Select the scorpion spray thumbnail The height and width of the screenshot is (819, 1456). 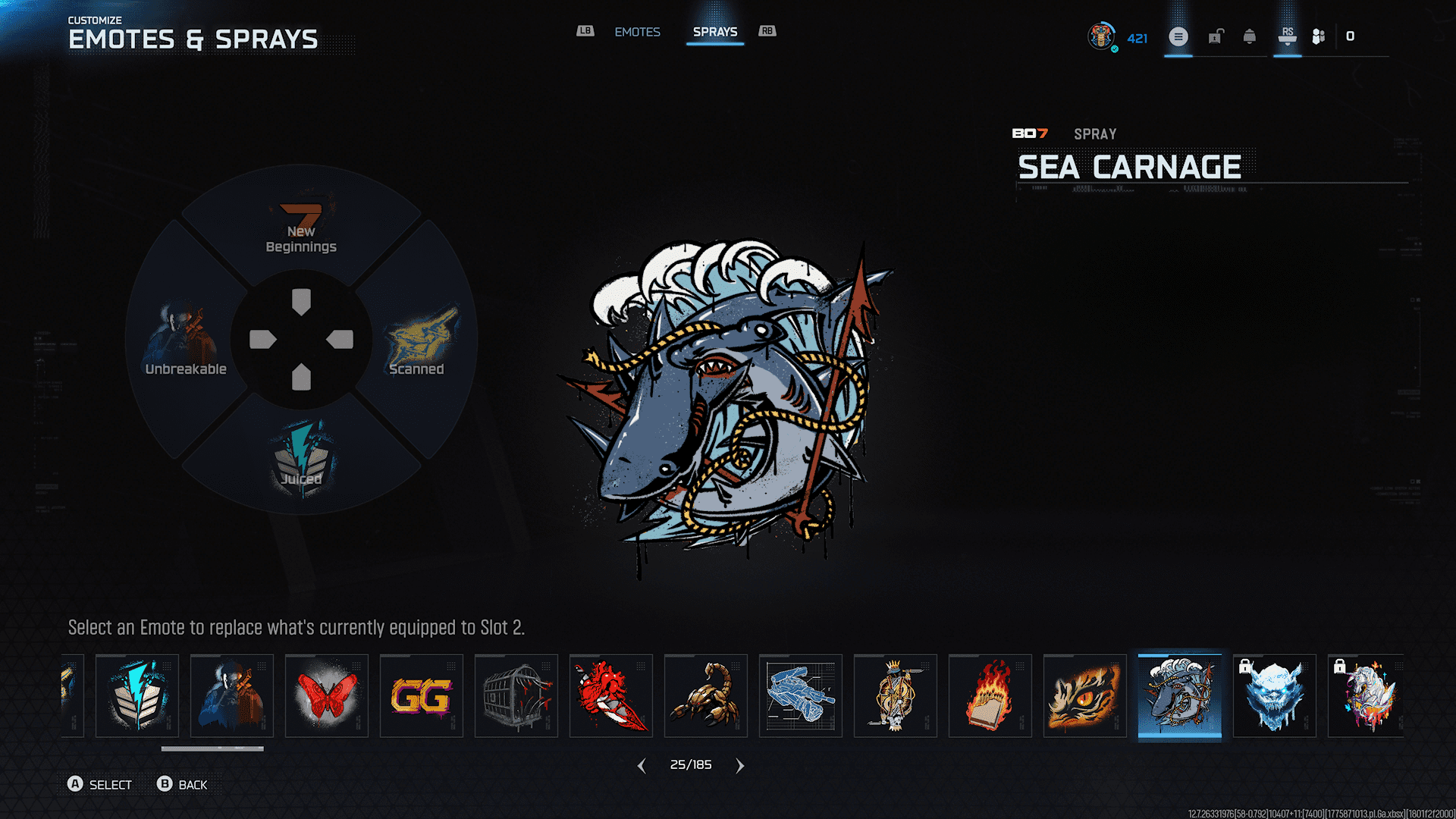pos(706,695)
